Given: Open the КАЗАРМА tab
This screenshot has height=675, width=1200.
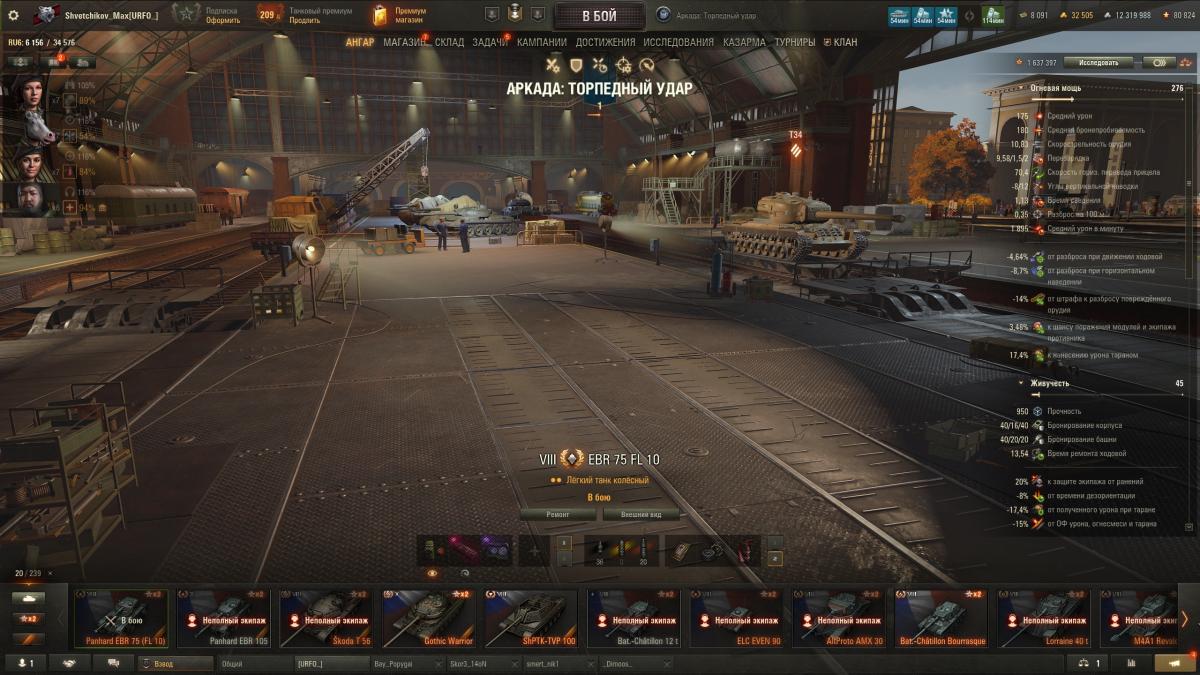Looking at the screenshot, I should tap(745, 42).
